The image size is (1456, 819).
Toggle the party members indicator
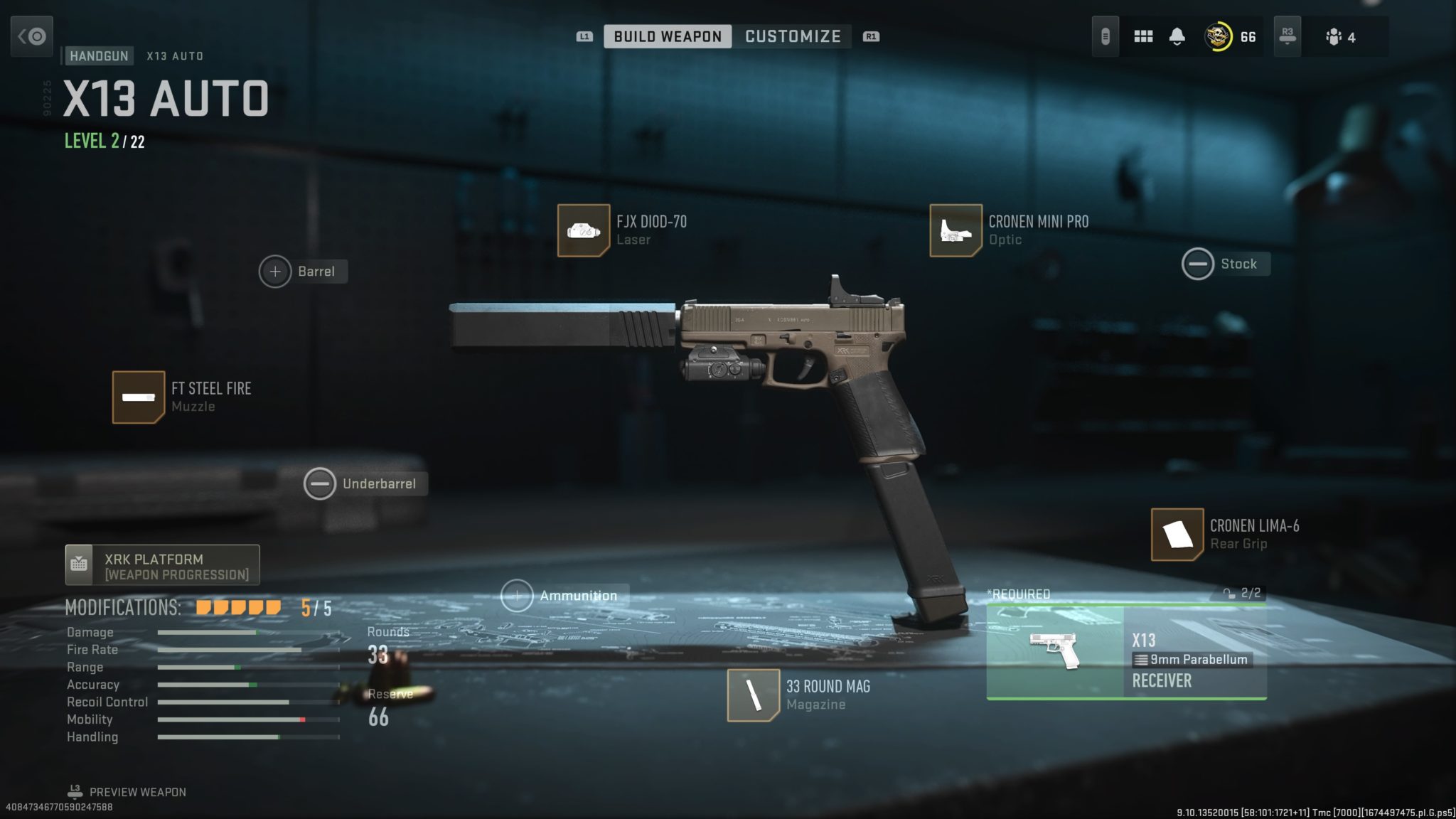coord(1339,36)
